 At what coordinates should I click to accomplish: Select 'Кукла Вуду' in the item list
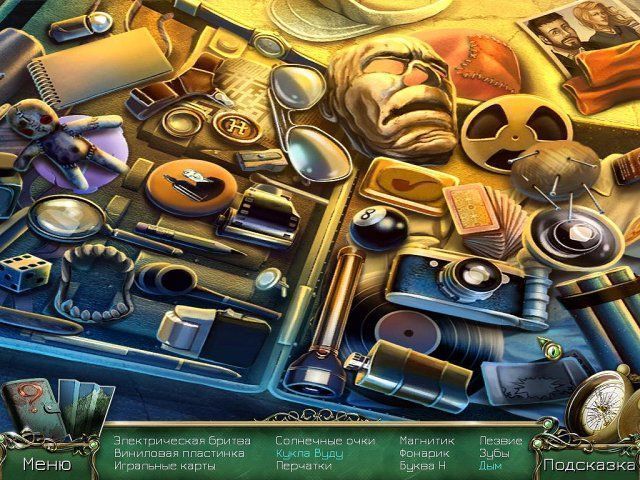click(x=309, y=453)
